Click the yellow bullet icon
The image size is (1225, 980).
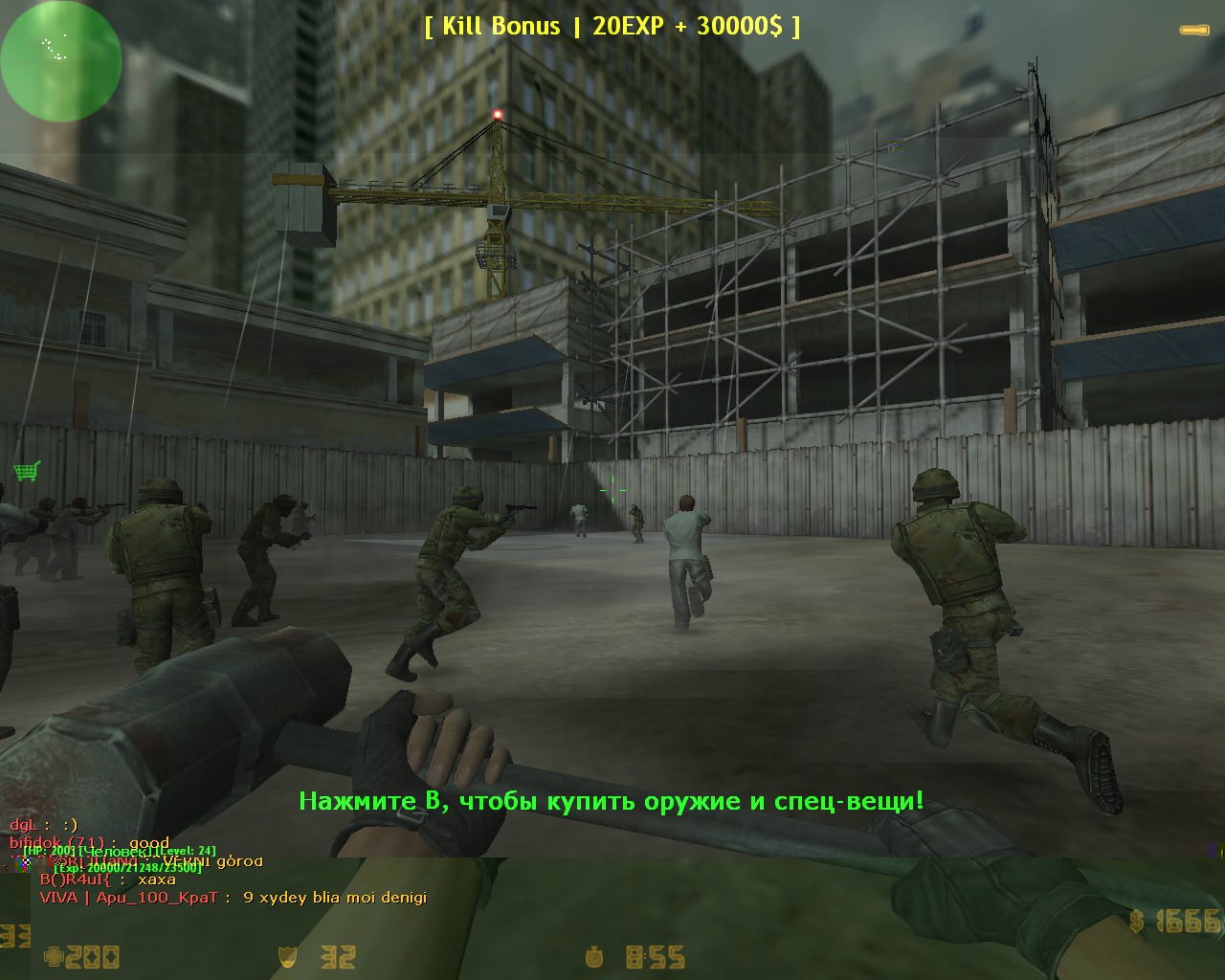pos(1194,31)
